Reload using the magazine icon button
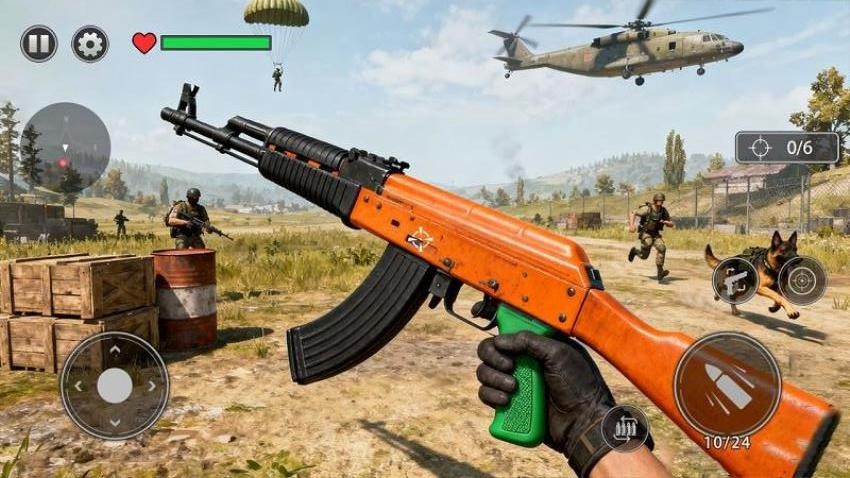This screenshot has height=478, width=850. point(626,428)
